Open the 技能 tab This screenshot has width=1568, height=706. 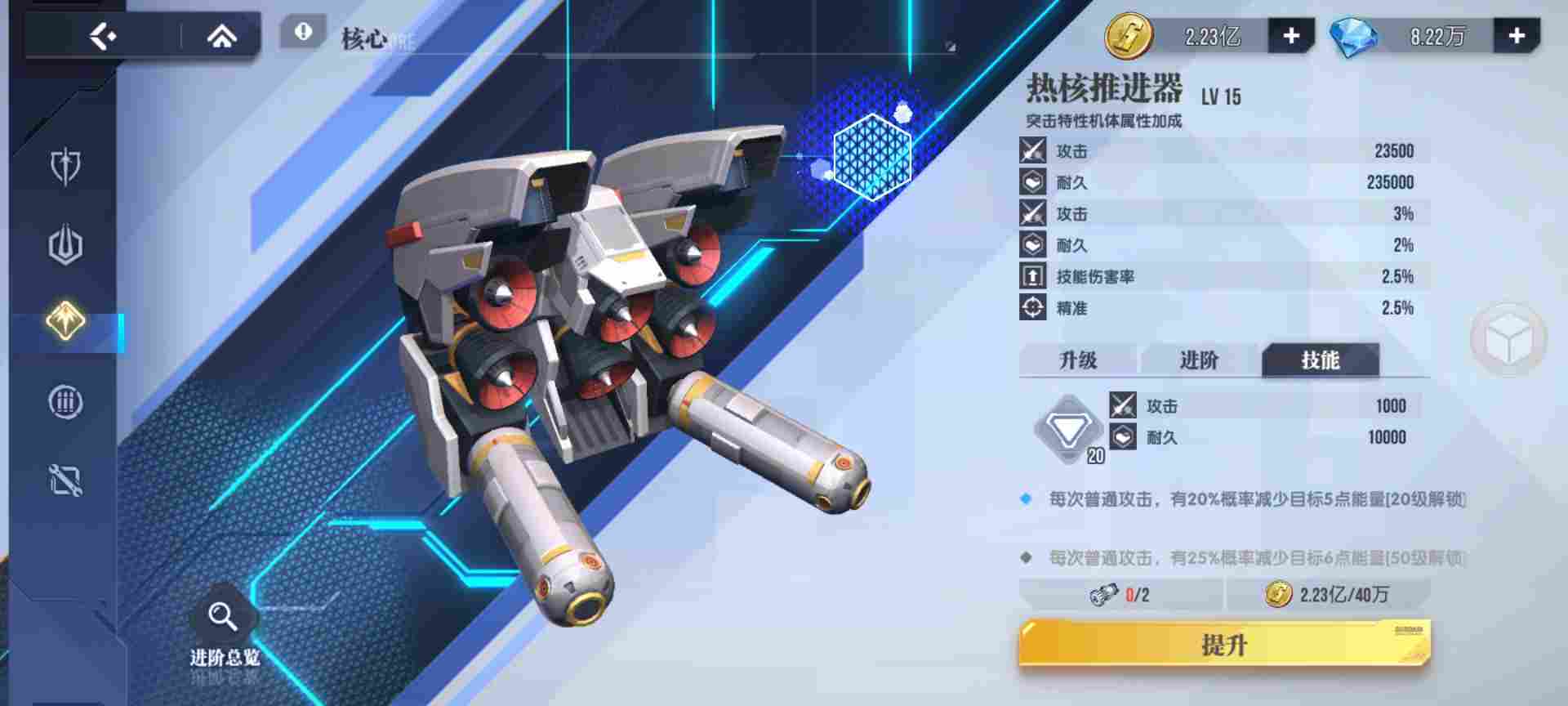pos(1321,360)
